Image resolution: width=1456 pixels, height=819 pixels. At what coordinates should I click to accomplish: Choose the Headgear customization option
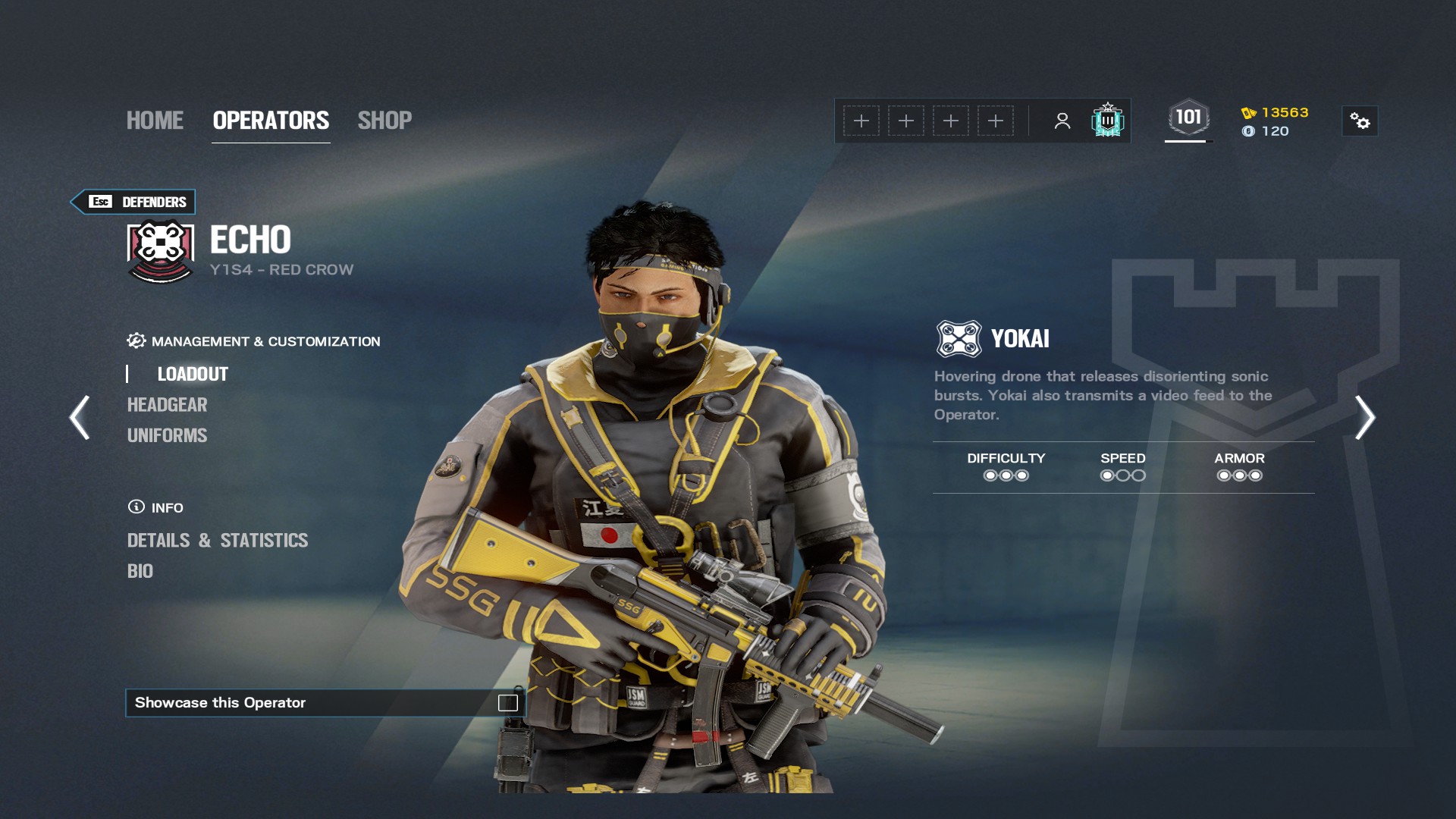point(167,405)
